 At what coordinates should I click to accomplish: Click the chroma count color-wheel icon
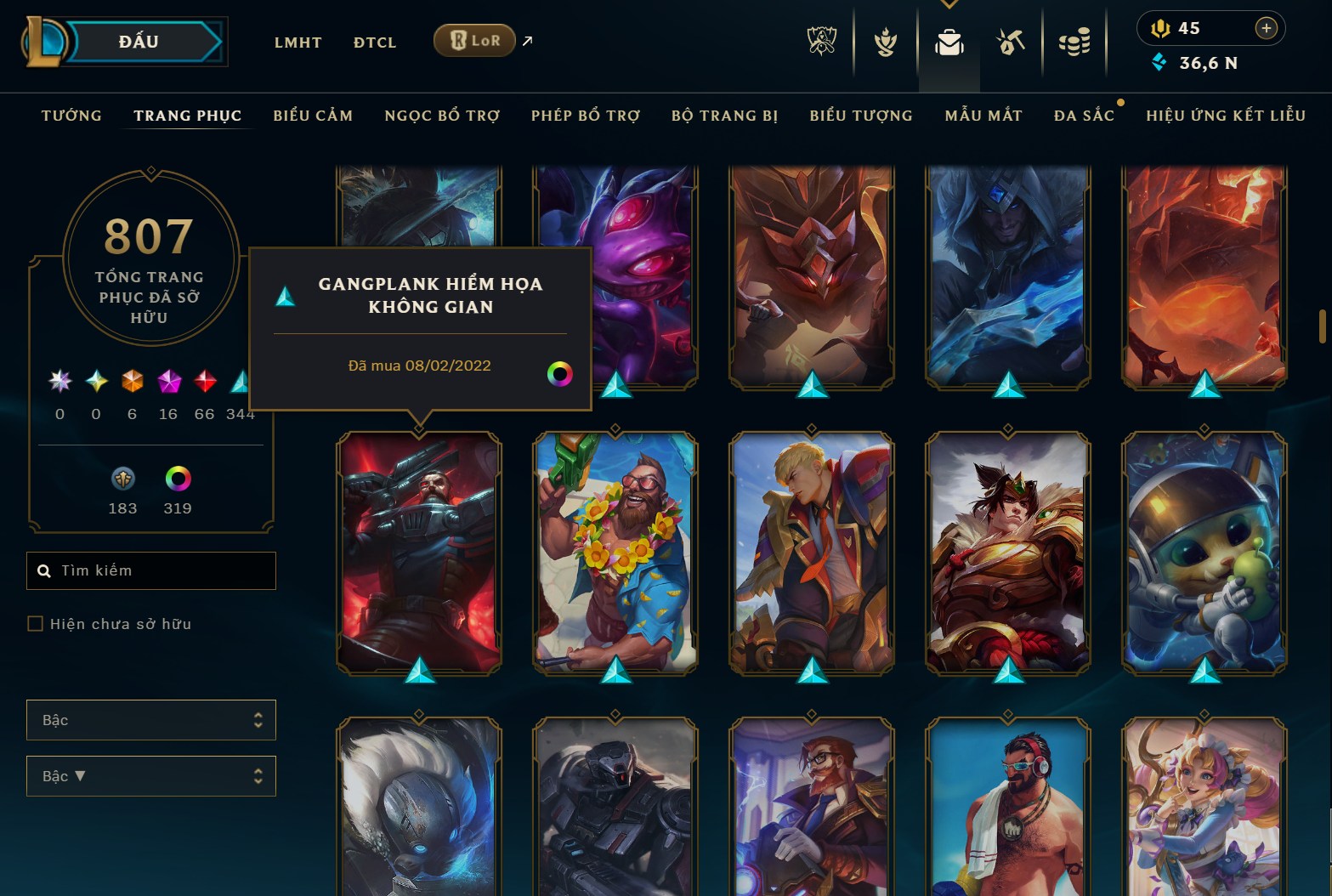coord(176,480)
